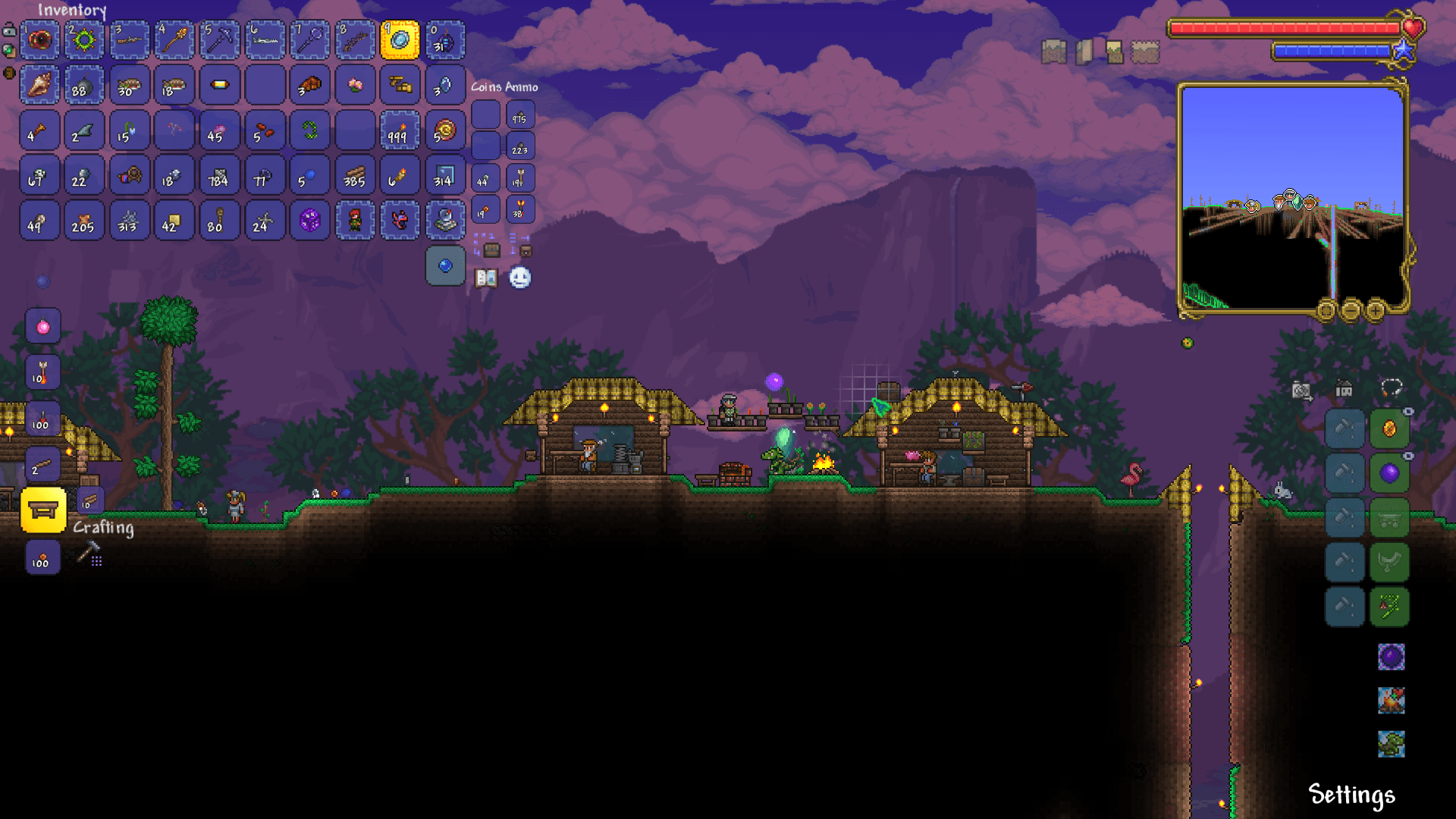Open the housing query with the house icon
This screenshot has width=1456, height=819.
1344,388
